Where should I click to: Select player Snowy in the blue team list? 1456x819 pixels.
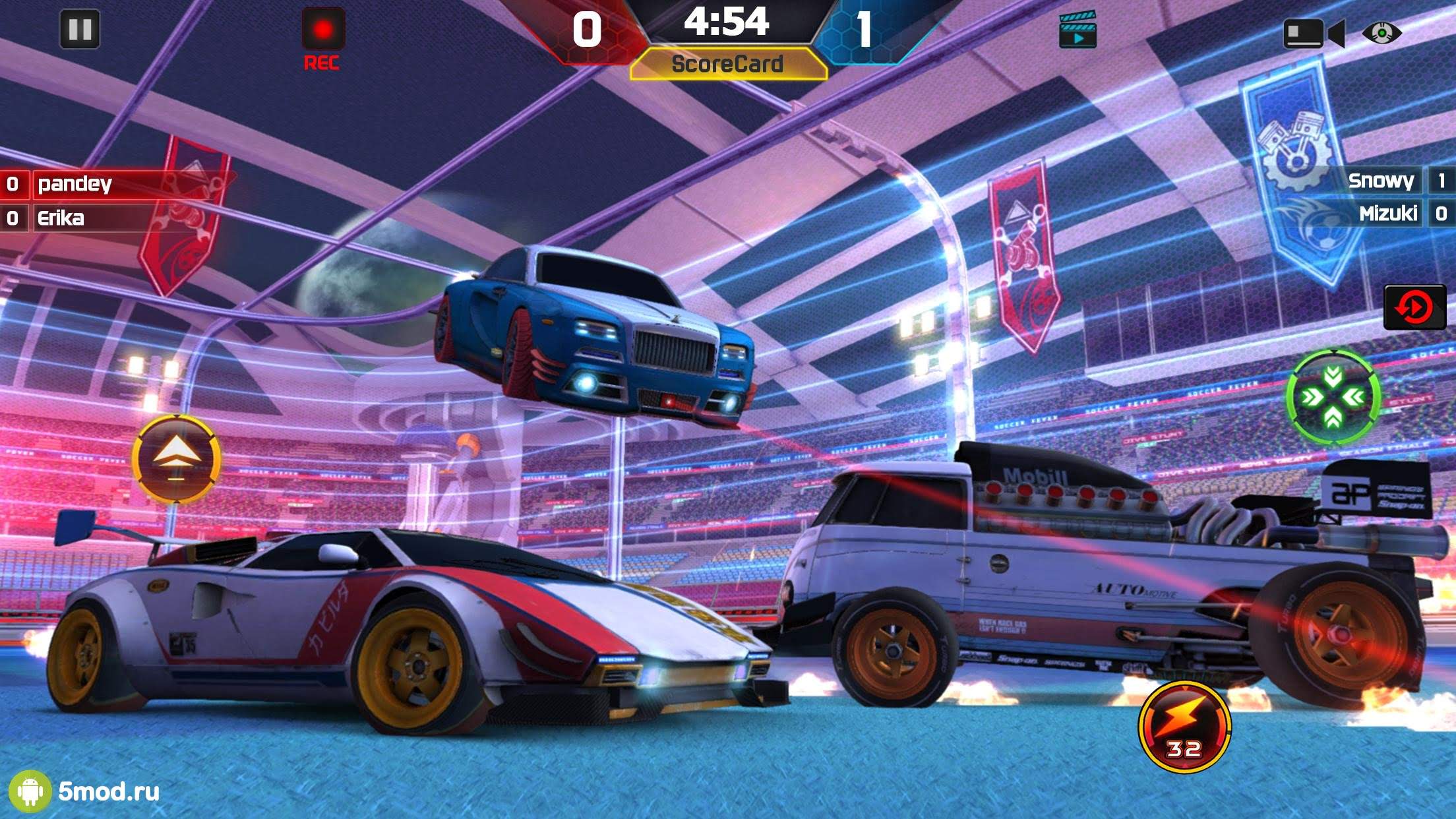(x=1381, y=181)
